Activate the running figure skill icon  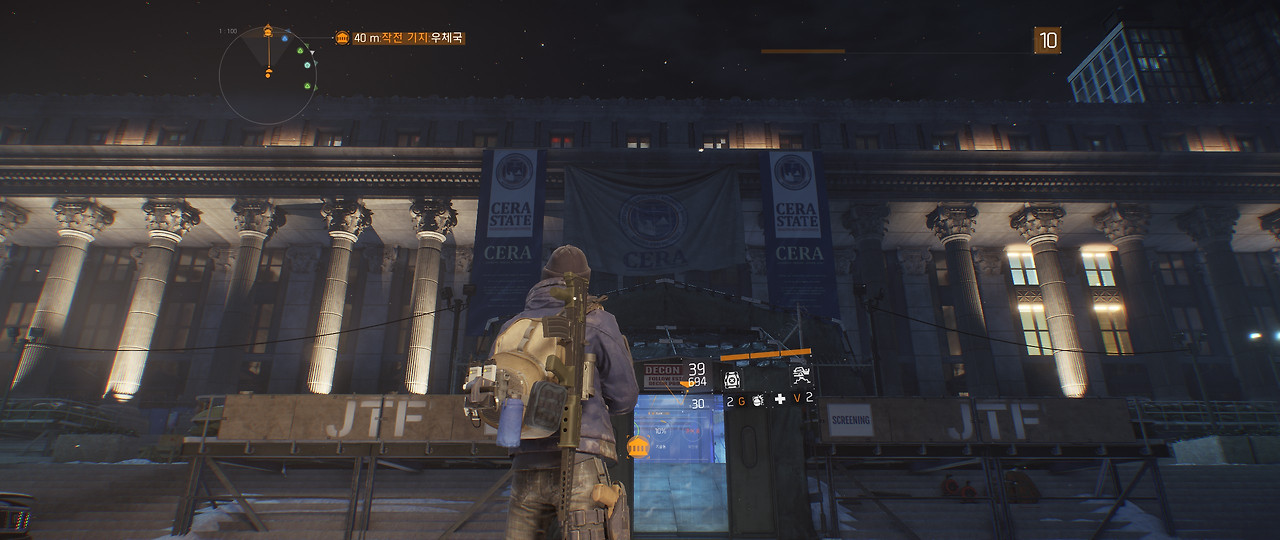[801, 376]
